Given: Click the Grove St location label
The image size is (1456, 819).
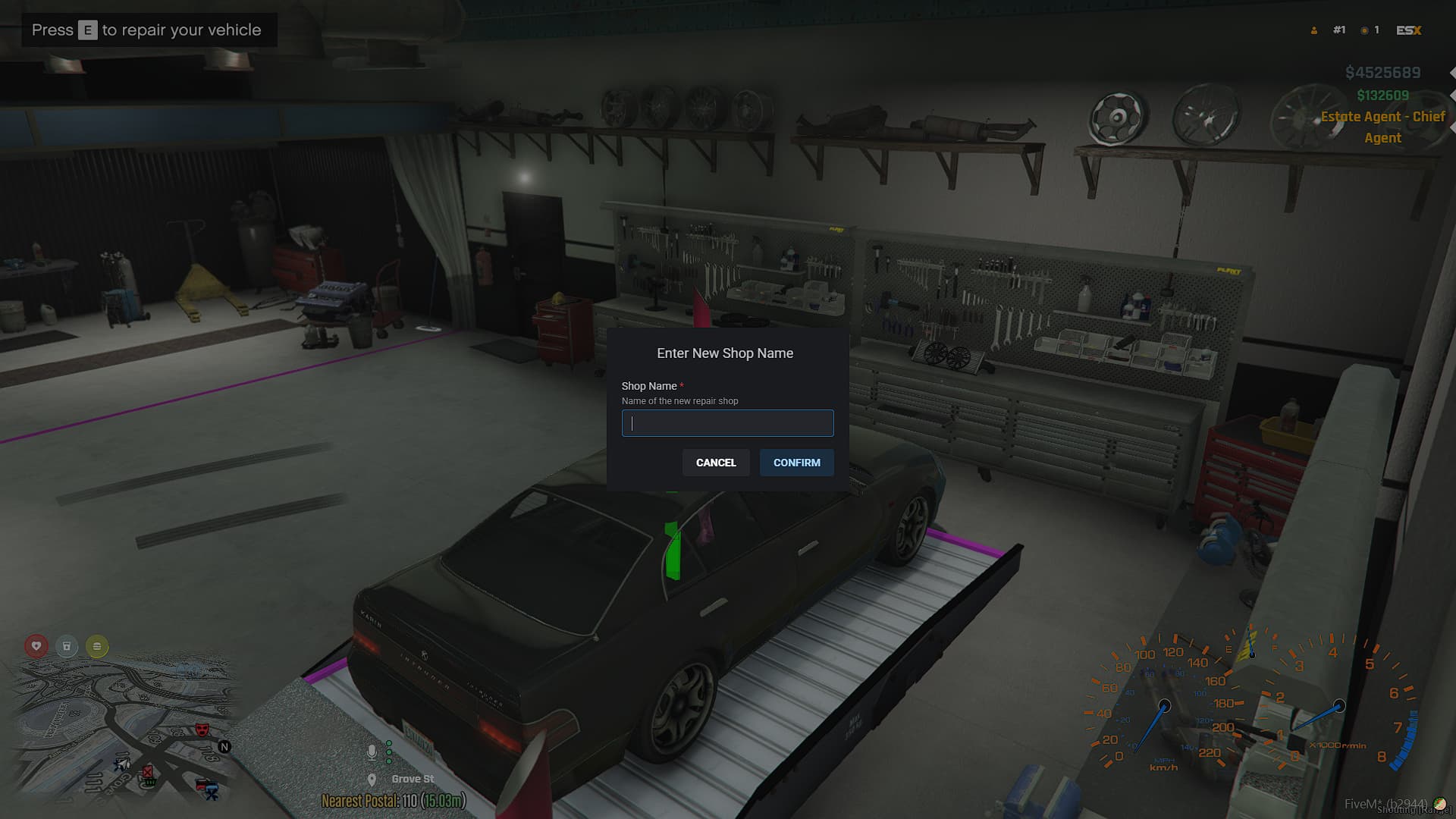Looking at the screenshot, I should click(x=412, y=779).
